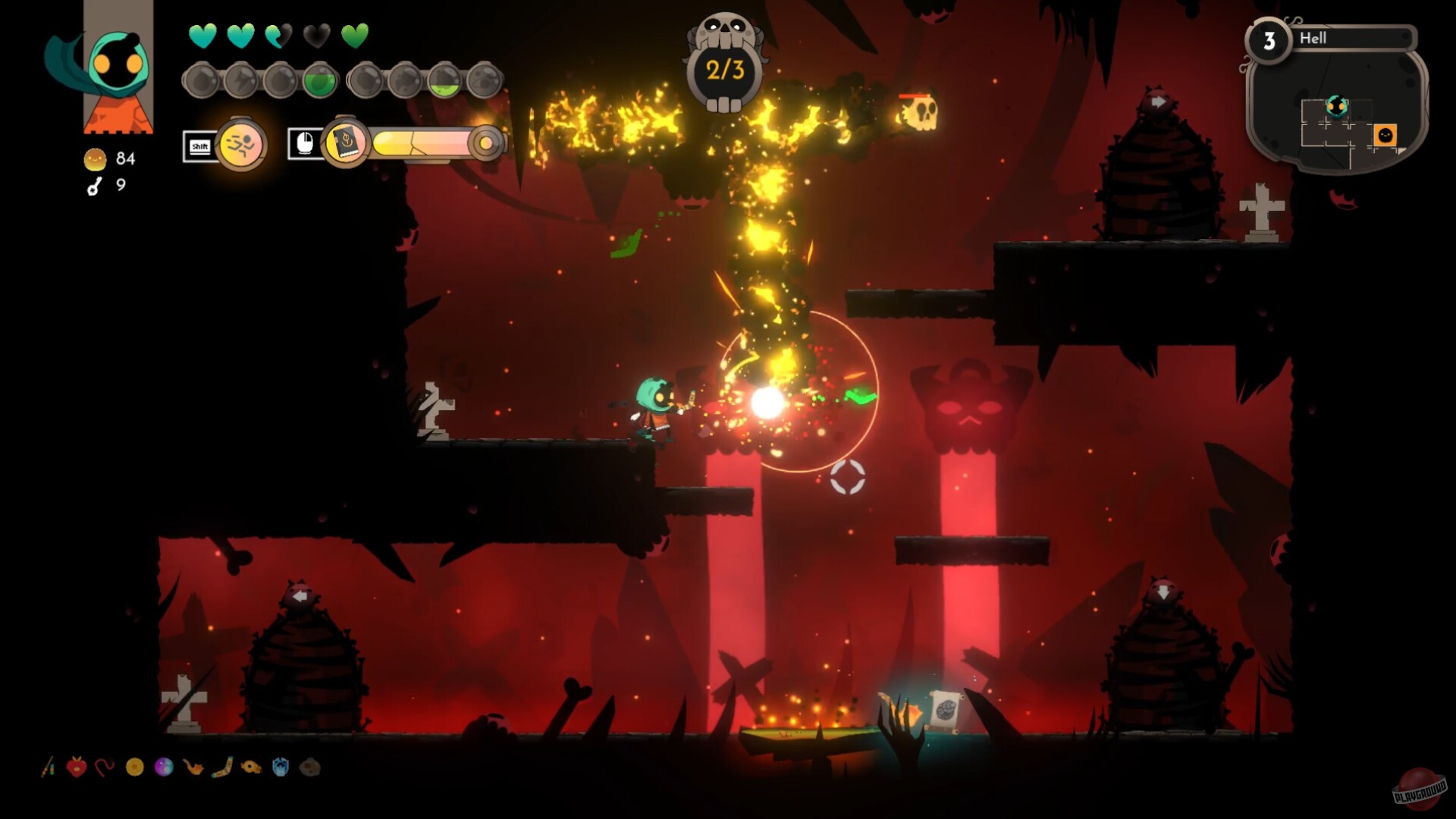This screenshot has width=1456, height=819.
Task: Click the player marker on the minimap
Action: click(1336, 107)
